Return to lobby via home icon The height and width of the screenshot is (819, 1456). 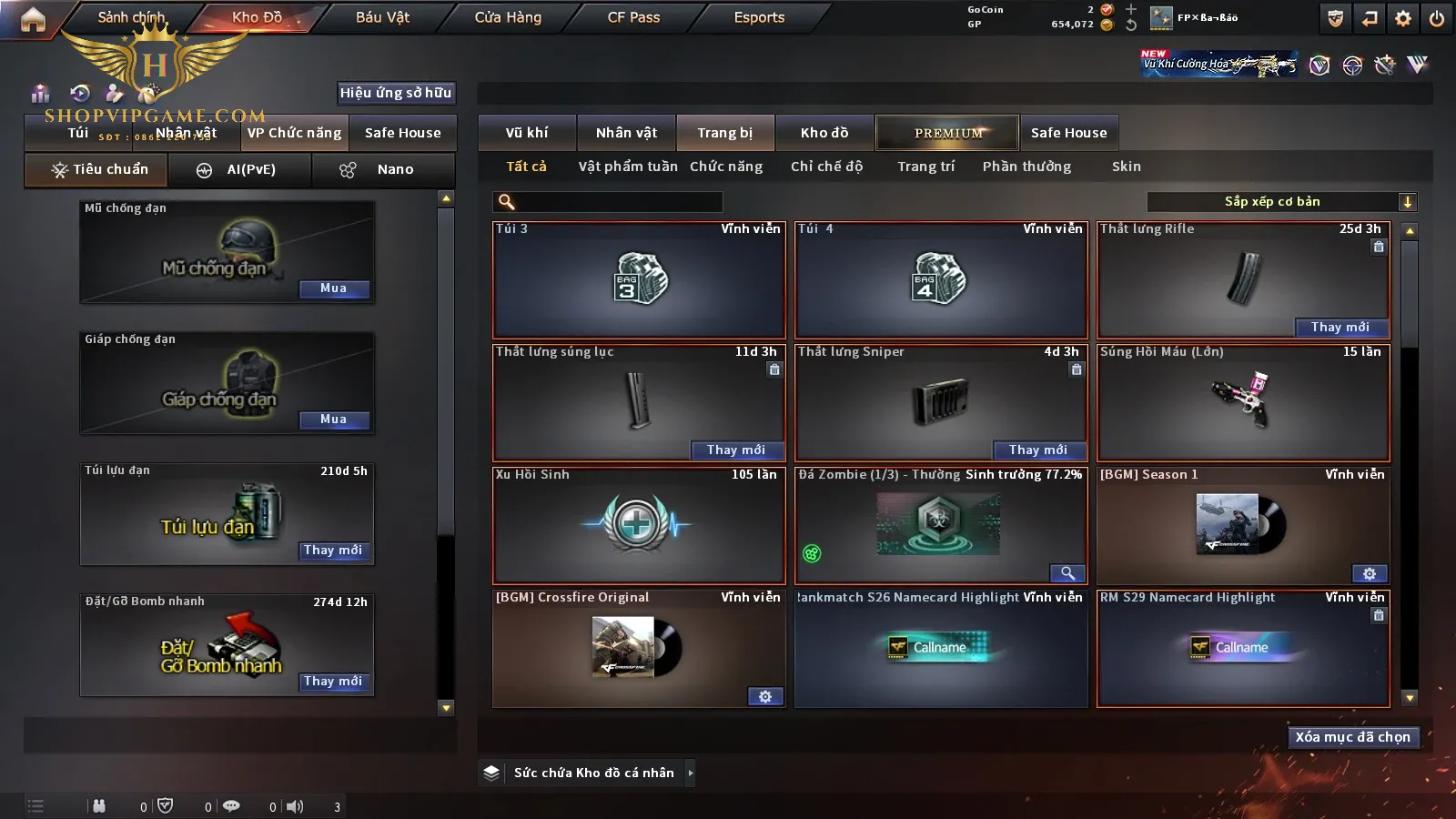tap(33, 19)
